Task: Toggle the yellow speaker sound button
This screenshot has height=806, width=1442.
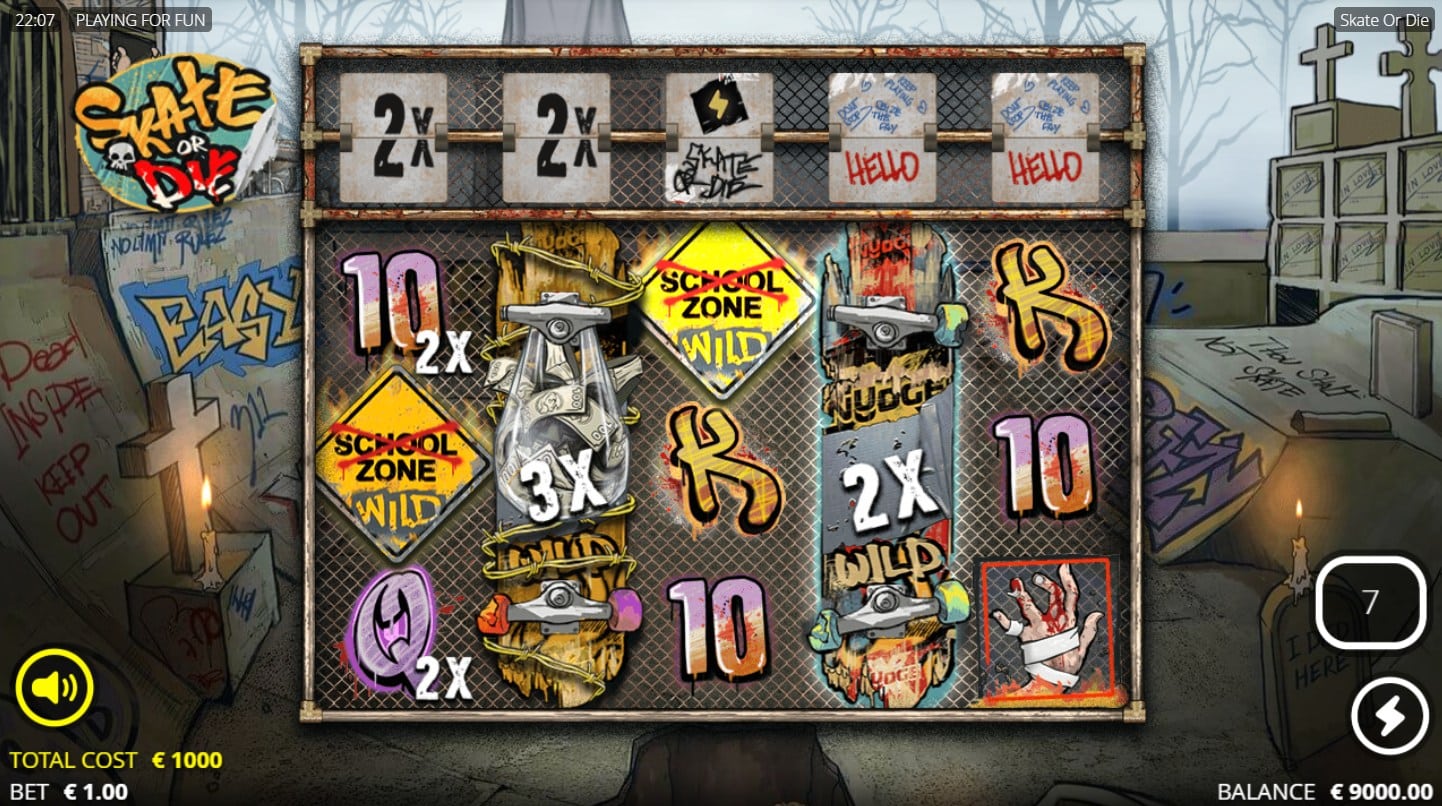Action: pos(54,688)
